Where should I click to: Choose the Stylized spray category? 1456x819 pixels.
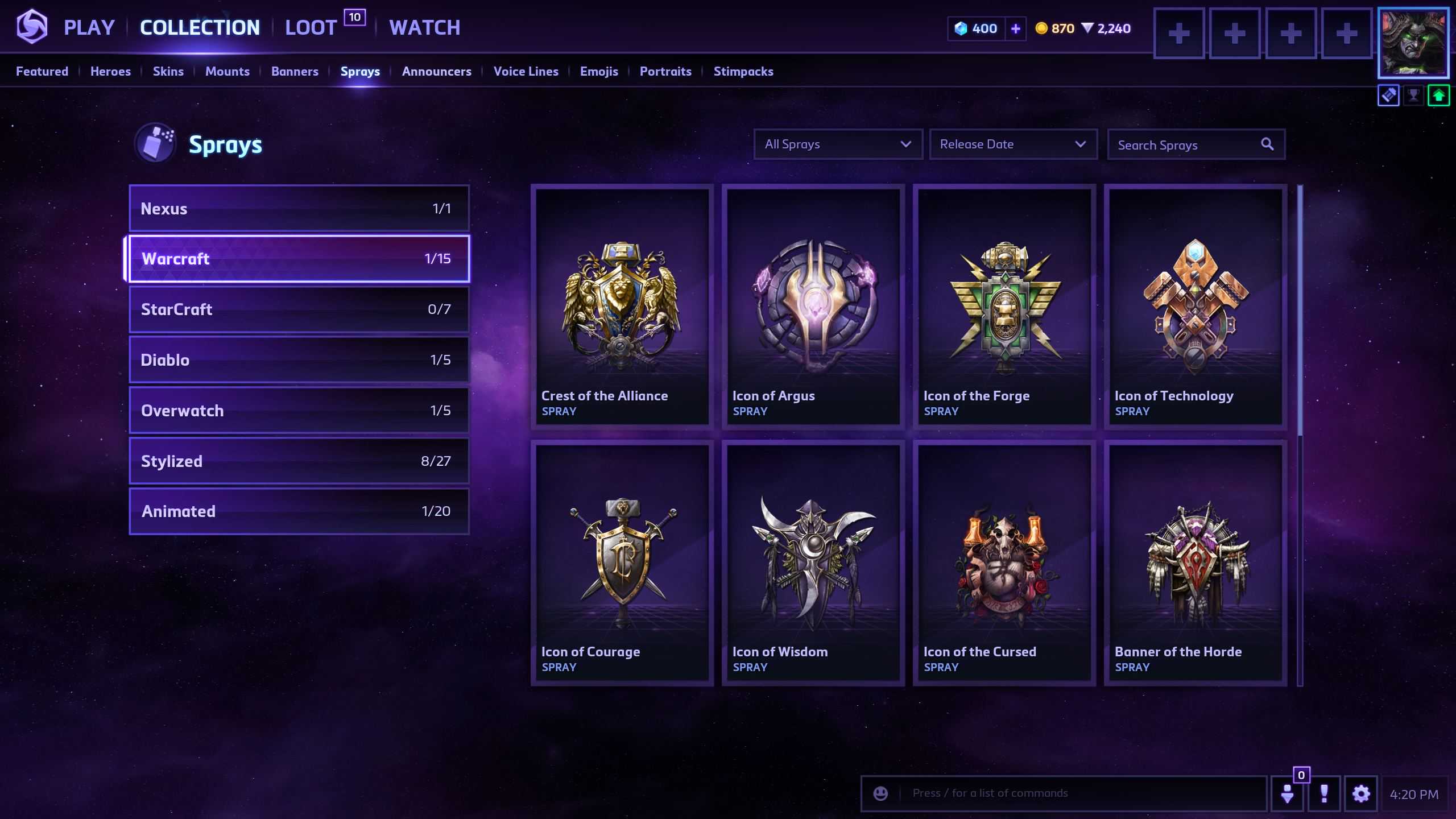pyautogui.click(x=299, y=461)
